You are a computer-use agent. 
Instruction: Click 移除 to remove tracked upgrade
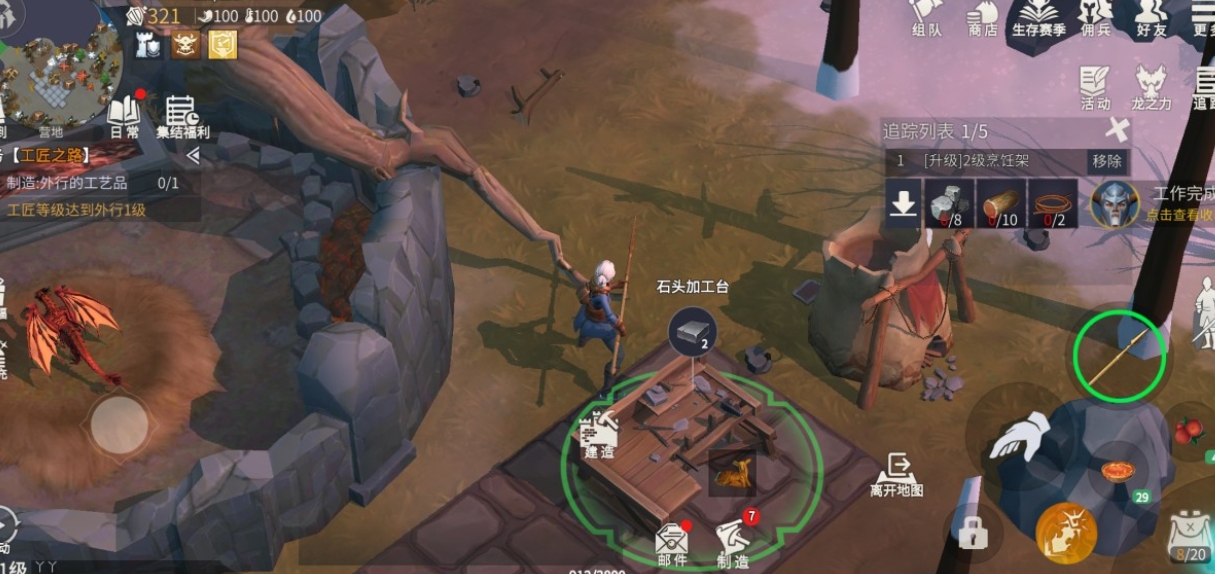click(x=1106, y=161)
